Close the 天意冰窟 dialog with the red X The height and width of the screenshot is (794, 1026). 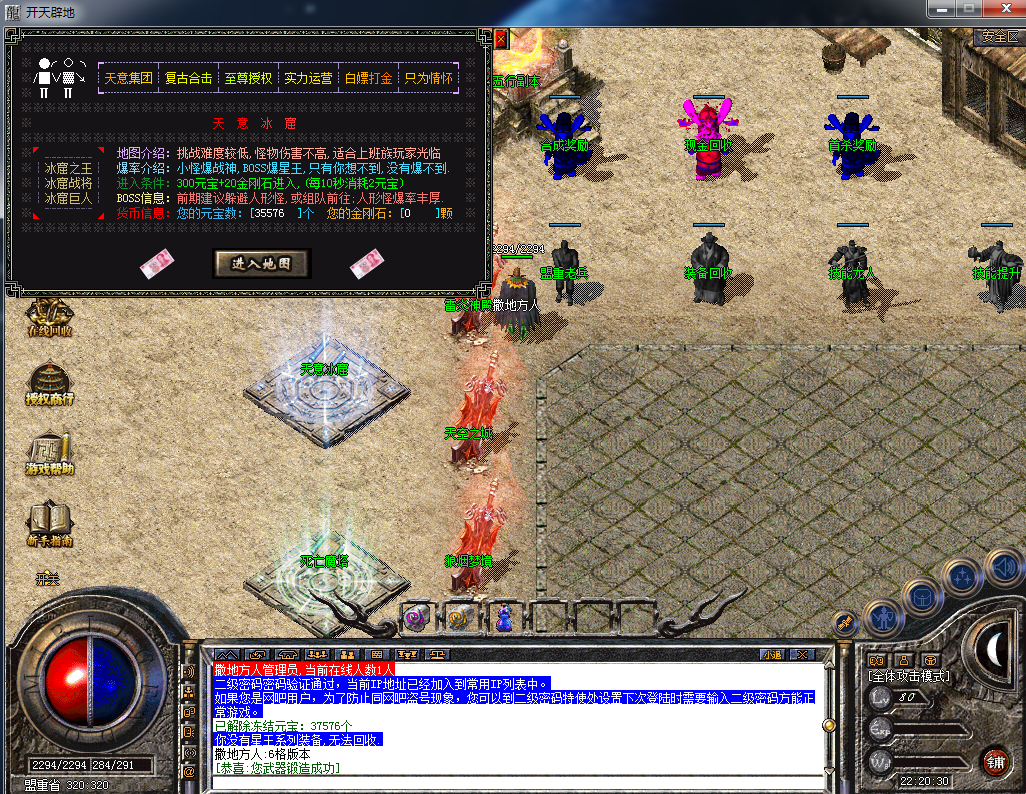(501, 39)
